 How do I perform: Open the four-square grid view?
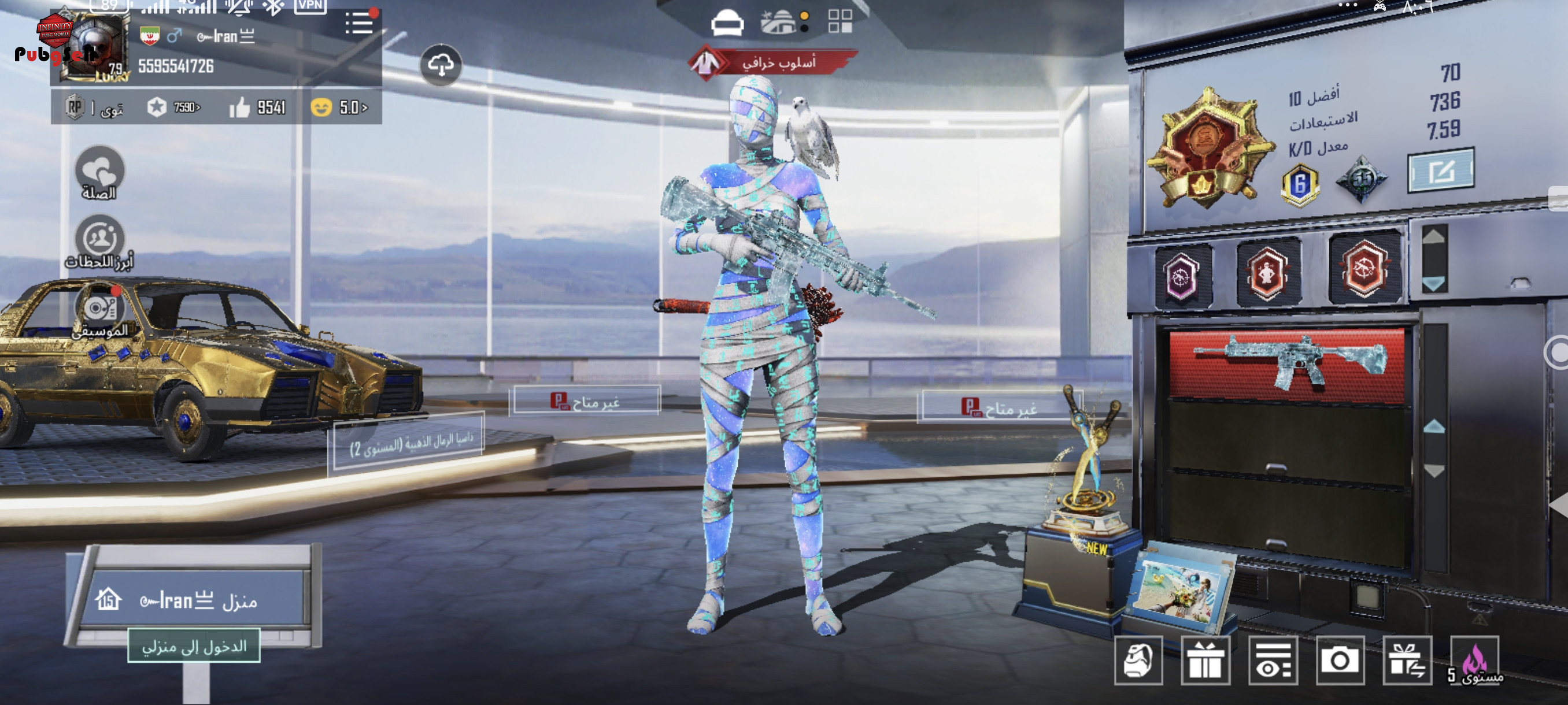coord(840,22)
